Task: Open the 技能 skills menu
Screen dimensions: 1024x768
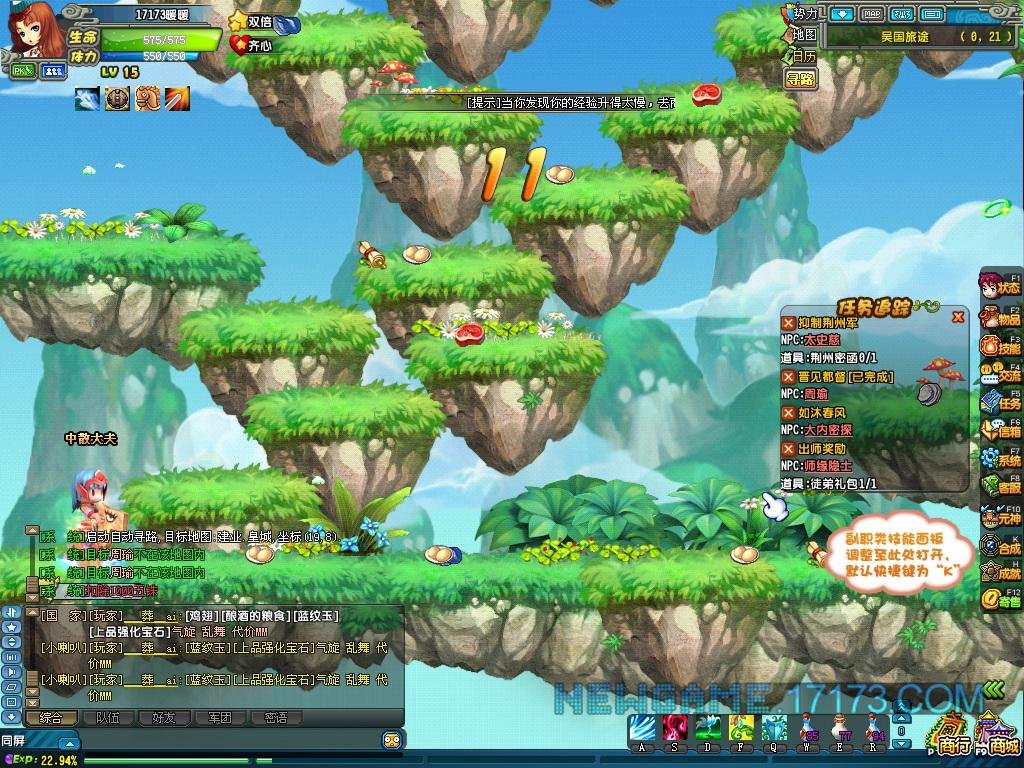Action: pyautogui.click(x=999, y=347)
